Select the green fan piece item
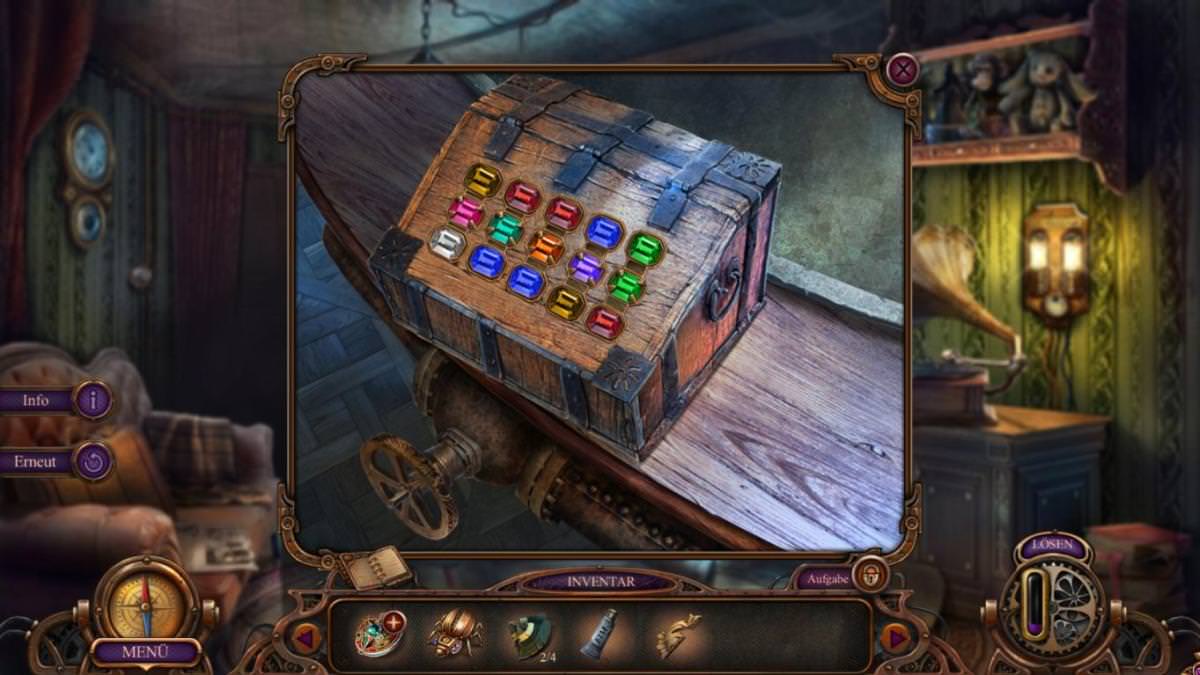Image resolution: width=1200 pixels, height=675 pixels. [x=529, y=635]
